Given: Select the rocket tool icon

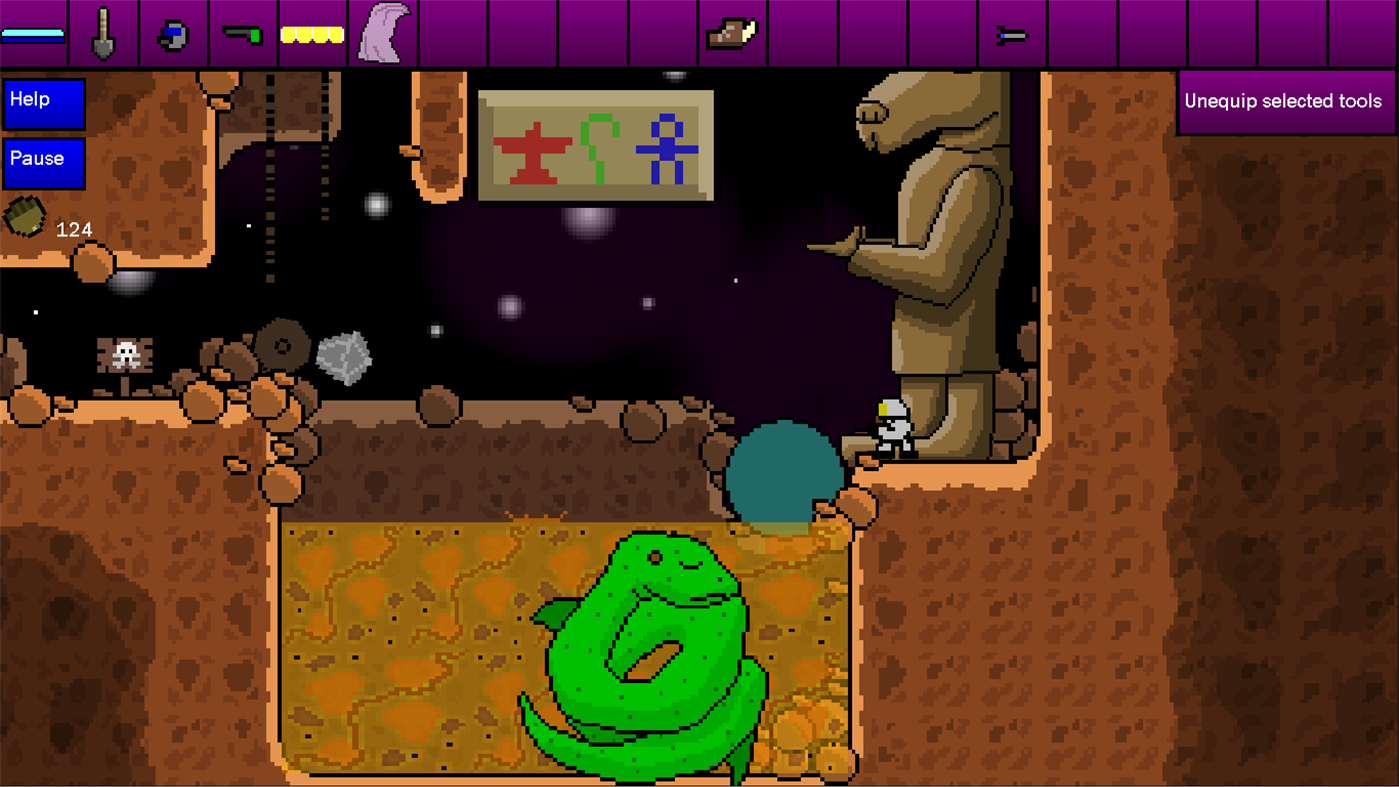Looking at the screenshot, I should click(1013, 33).
